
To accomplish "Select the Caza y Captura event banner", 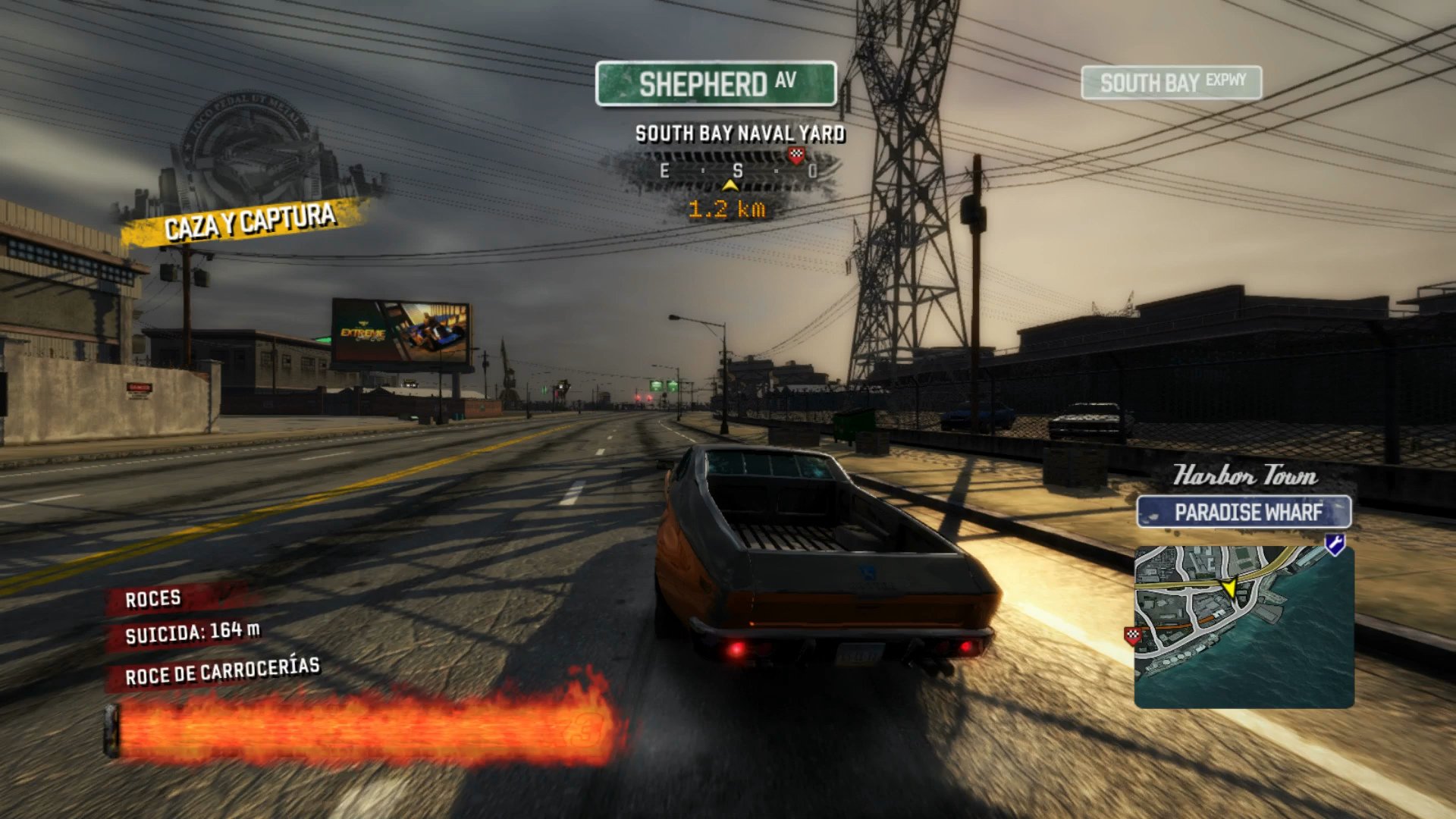I will pos(249,221).
